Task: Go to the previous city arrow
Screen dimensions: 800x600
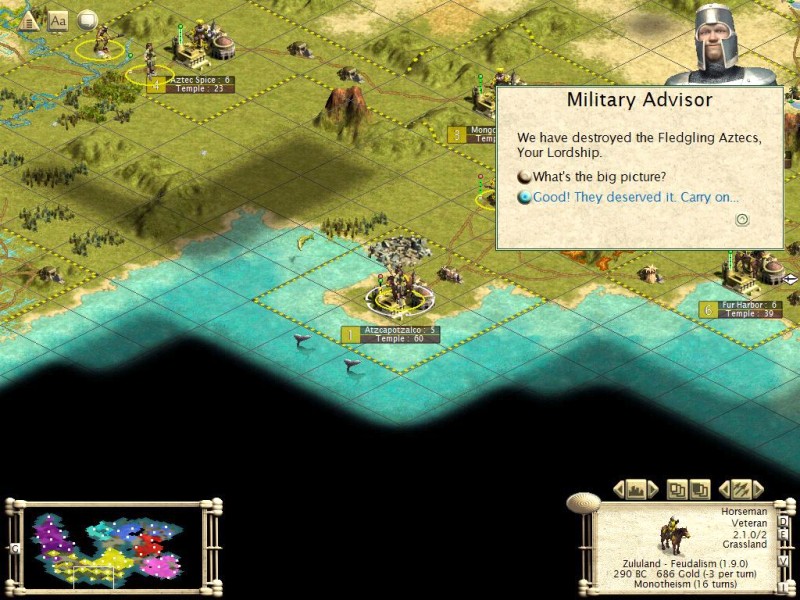Action: pyautogui.click(x=617, y=490)
